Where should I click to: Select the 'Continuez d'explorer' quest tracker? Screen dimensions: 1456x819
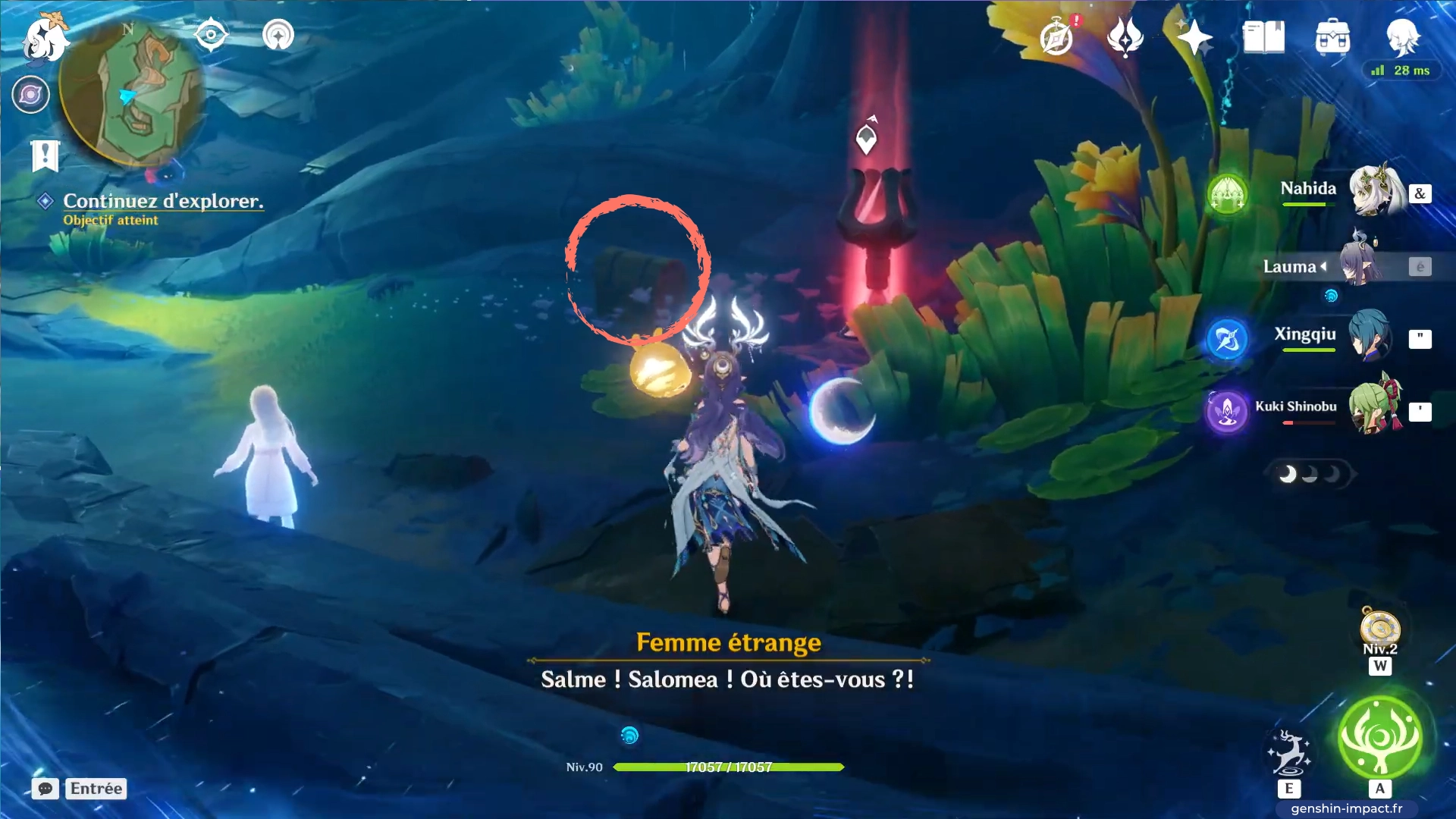pyautogui.click(x=162, y=201)
